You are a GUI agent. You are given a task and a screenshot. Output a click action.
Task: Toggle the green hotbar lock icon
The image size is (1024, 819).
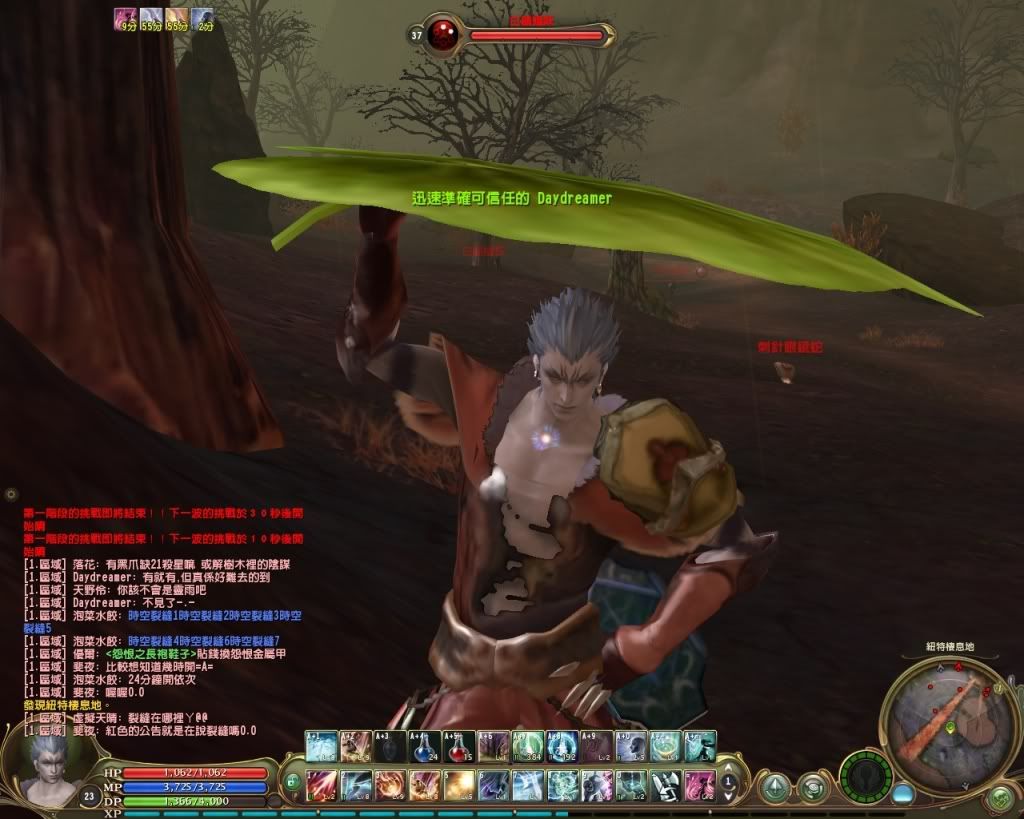click(x=292, y=781)
